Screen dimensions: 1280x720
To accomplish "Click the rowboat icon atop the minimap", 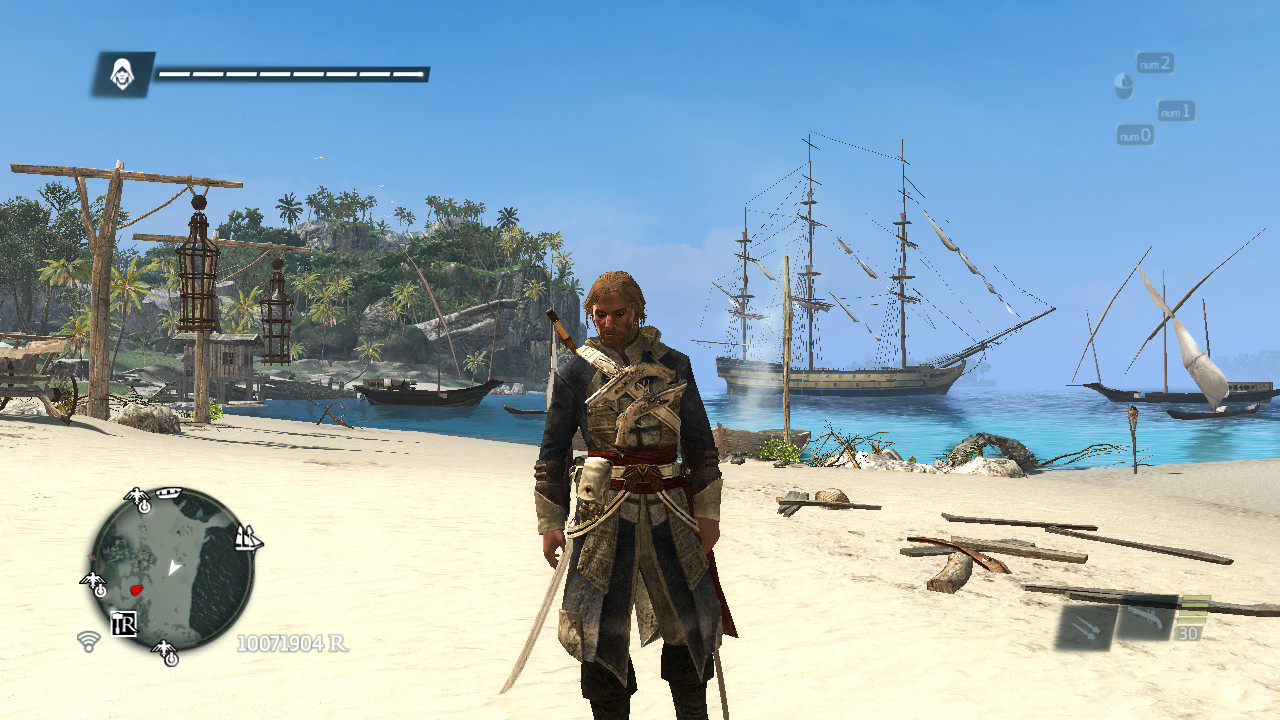I will (x=167, y=493).
